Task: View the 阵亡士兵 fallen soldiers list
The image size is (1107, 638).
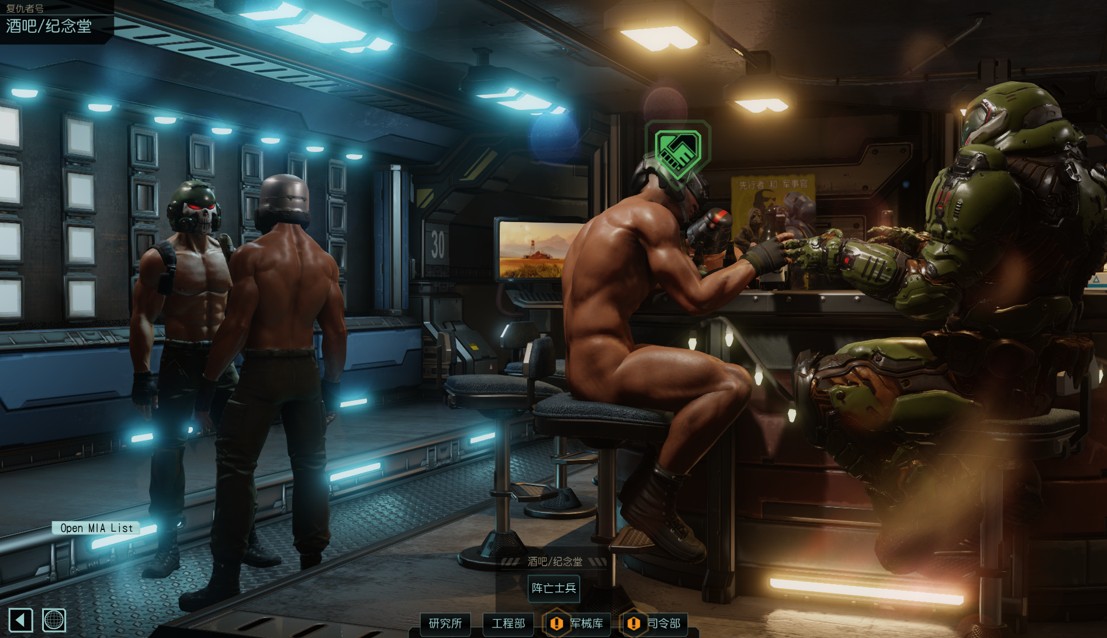Action: coord(554,589)
